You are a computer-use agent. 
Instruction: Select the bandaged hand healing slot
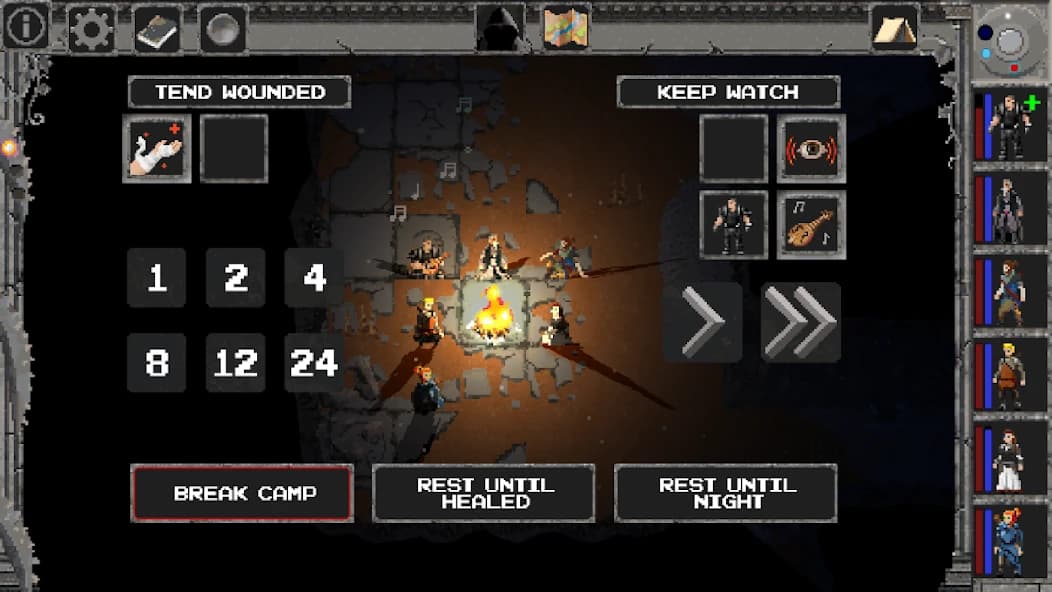point(157,148)
